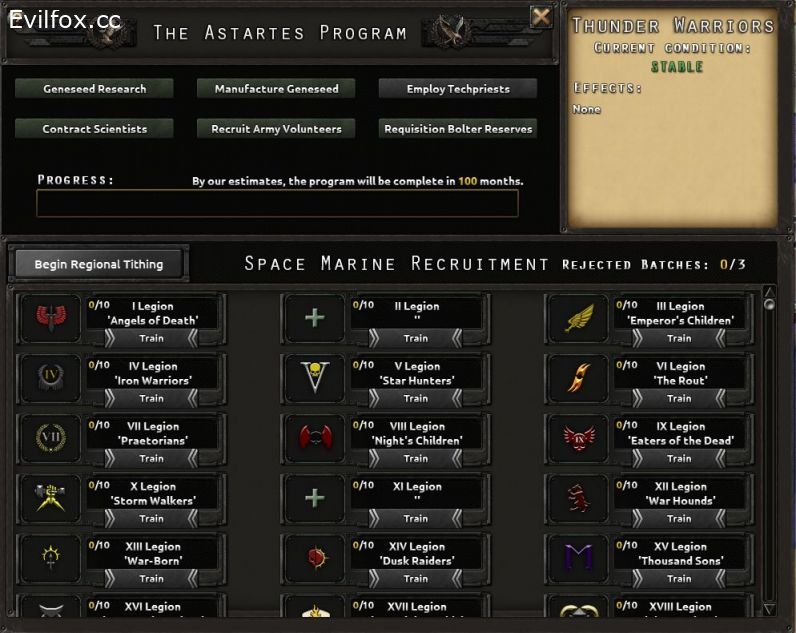The height and width of the screenshot is (633, 796).
Task: Train the VI Legion 'The Rout'
Action: tap(679, 398)
